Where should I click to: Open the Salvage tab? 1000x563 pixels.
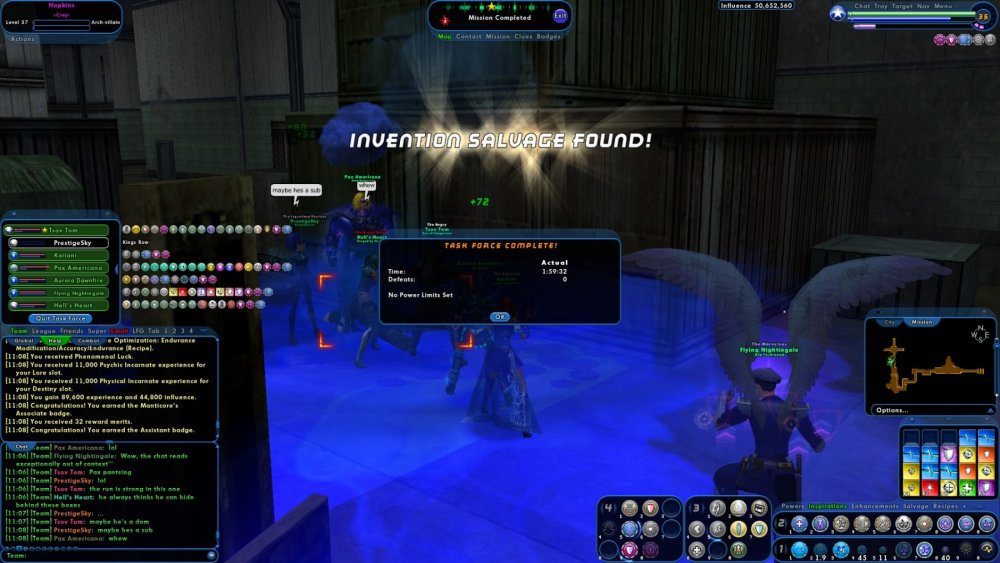point(915,506)
